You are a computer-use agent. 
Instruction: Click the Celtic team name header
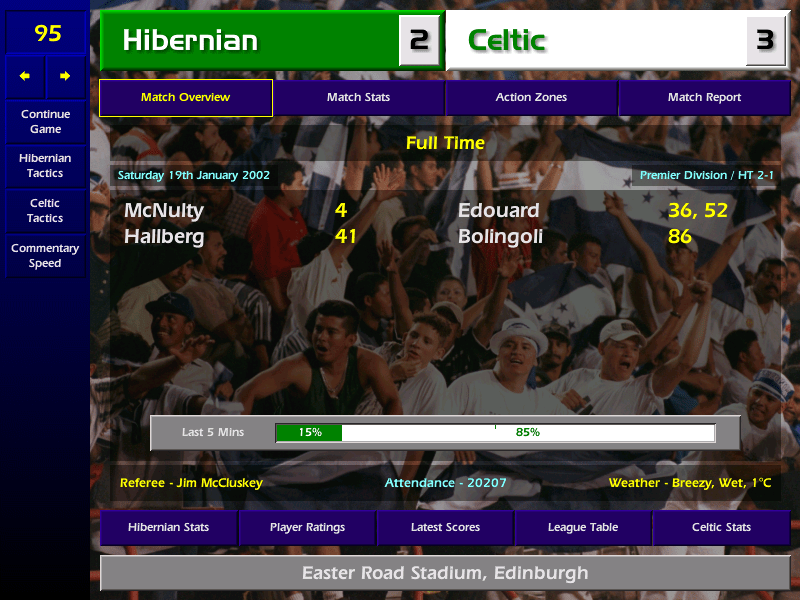[596, 41]
